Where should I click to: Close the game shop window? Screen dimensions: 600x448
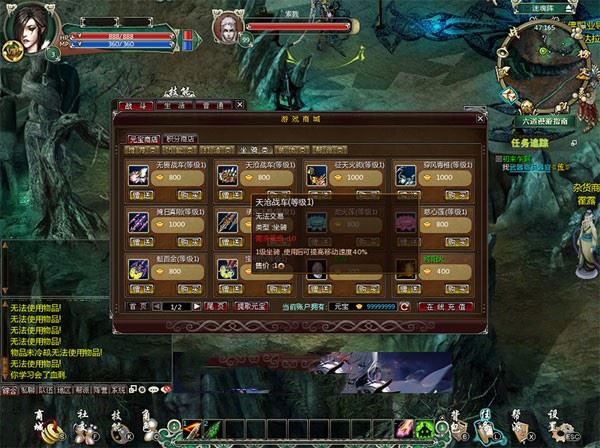click(478, 118)
